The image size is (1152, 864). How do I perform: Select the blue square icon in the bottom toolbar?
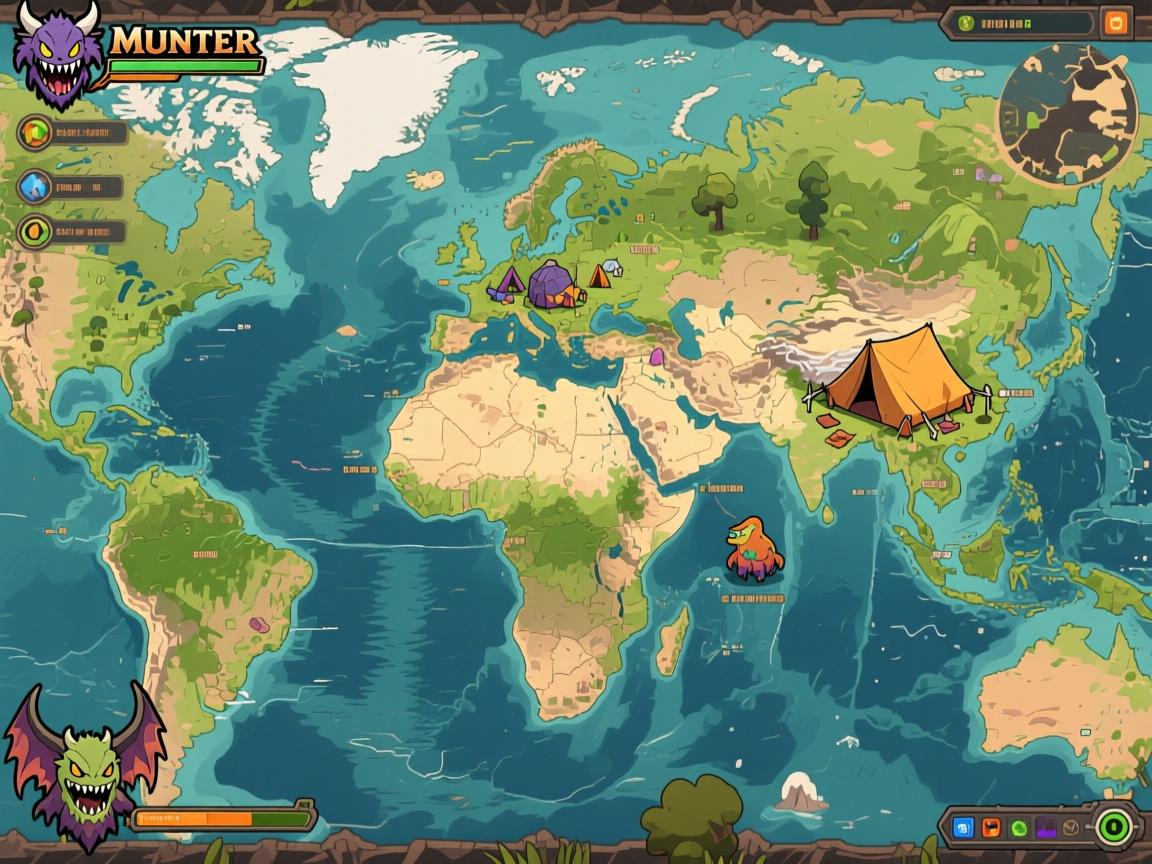tap(964, 827)
